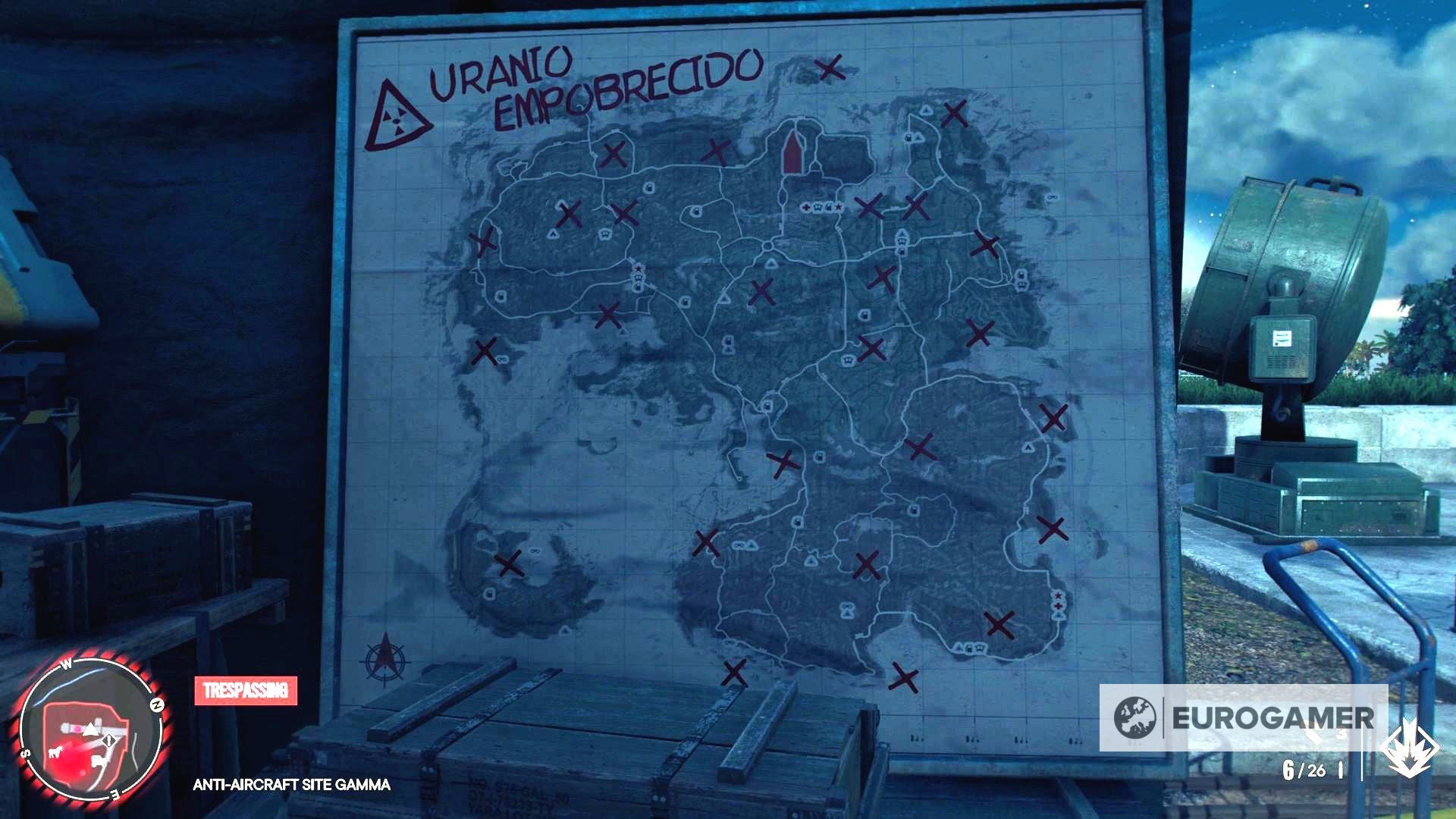Click a white triangle campsite icon on the map
This screenshot has height=819, width=1456.
click(553, 234)
